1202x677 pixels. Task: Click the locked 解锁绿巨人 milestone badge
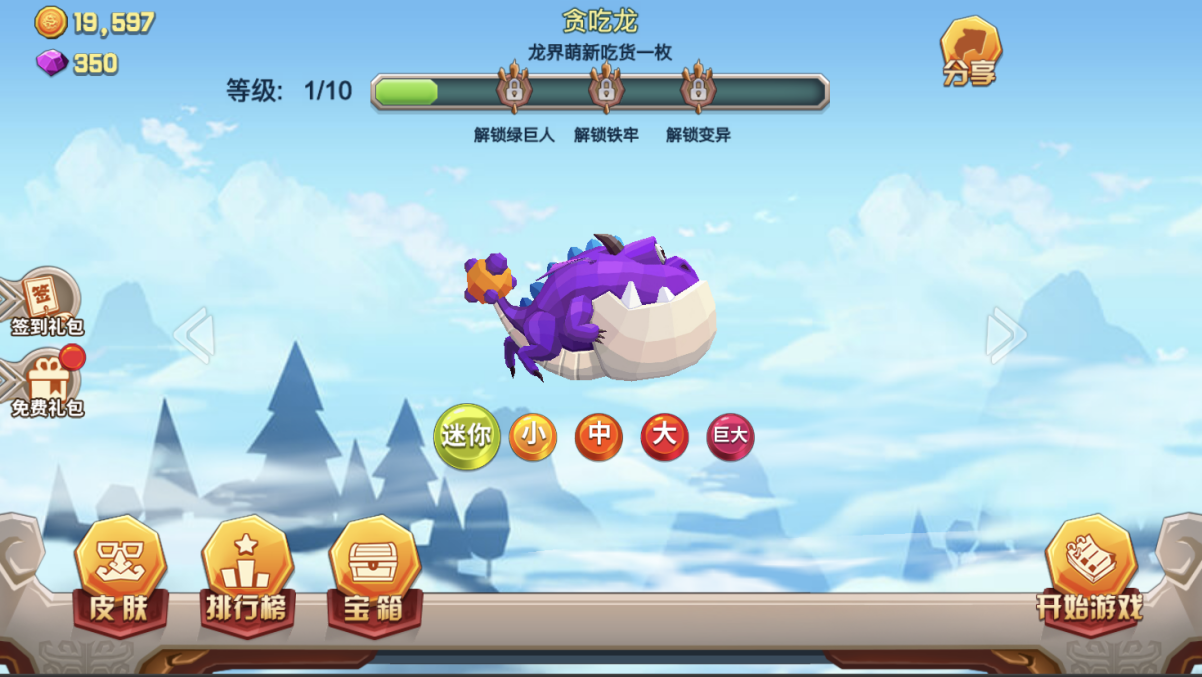(x=514, y=89)
